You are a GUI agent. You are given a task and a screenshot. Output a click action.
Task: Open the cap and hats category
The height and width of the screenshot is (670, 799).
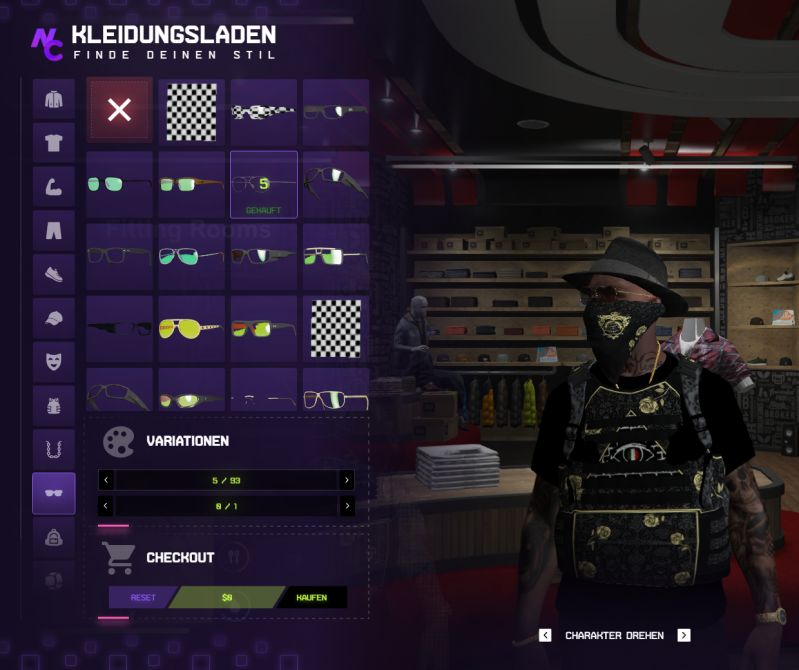tap(54, 318)
